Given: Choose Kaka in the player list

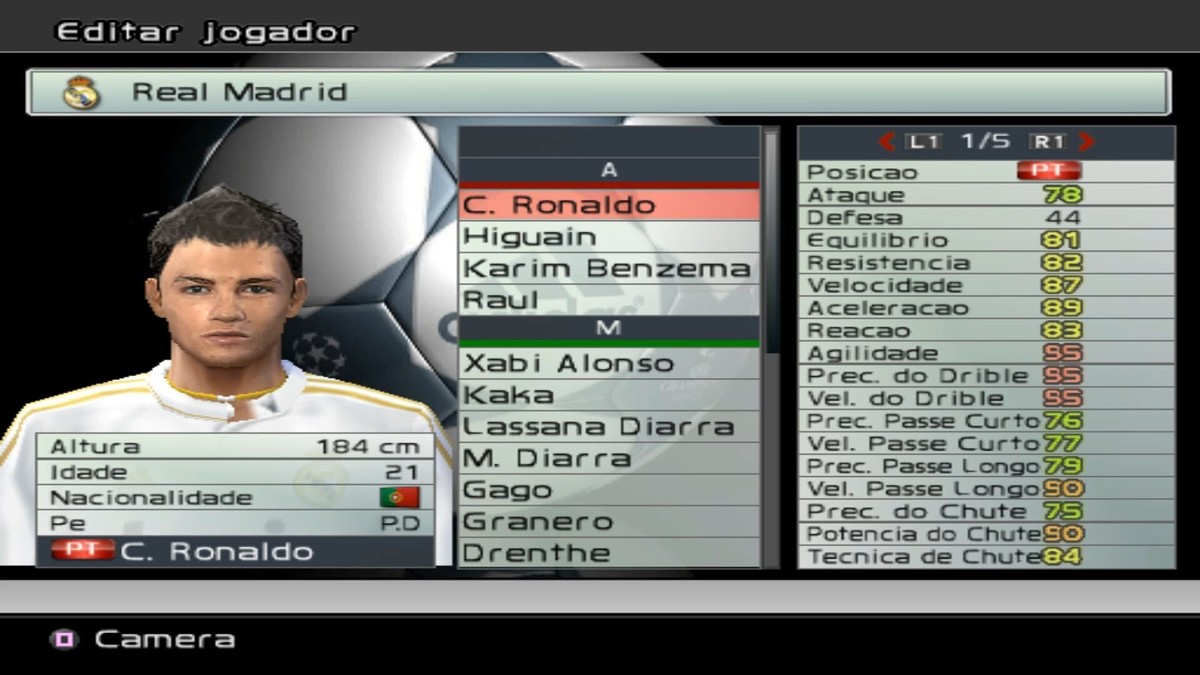Looking at the screenshot, I should tap(608, 395).
